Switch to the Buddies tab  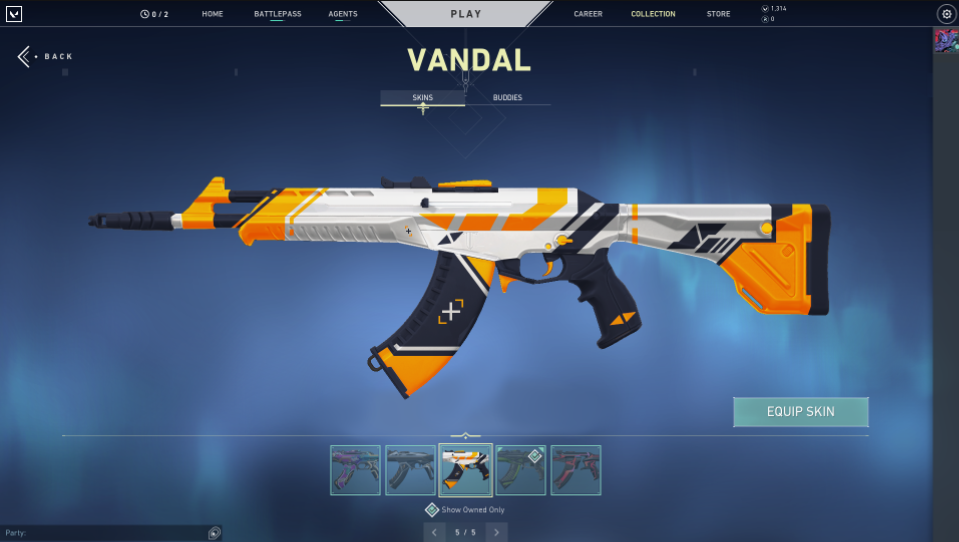point(507,98)
